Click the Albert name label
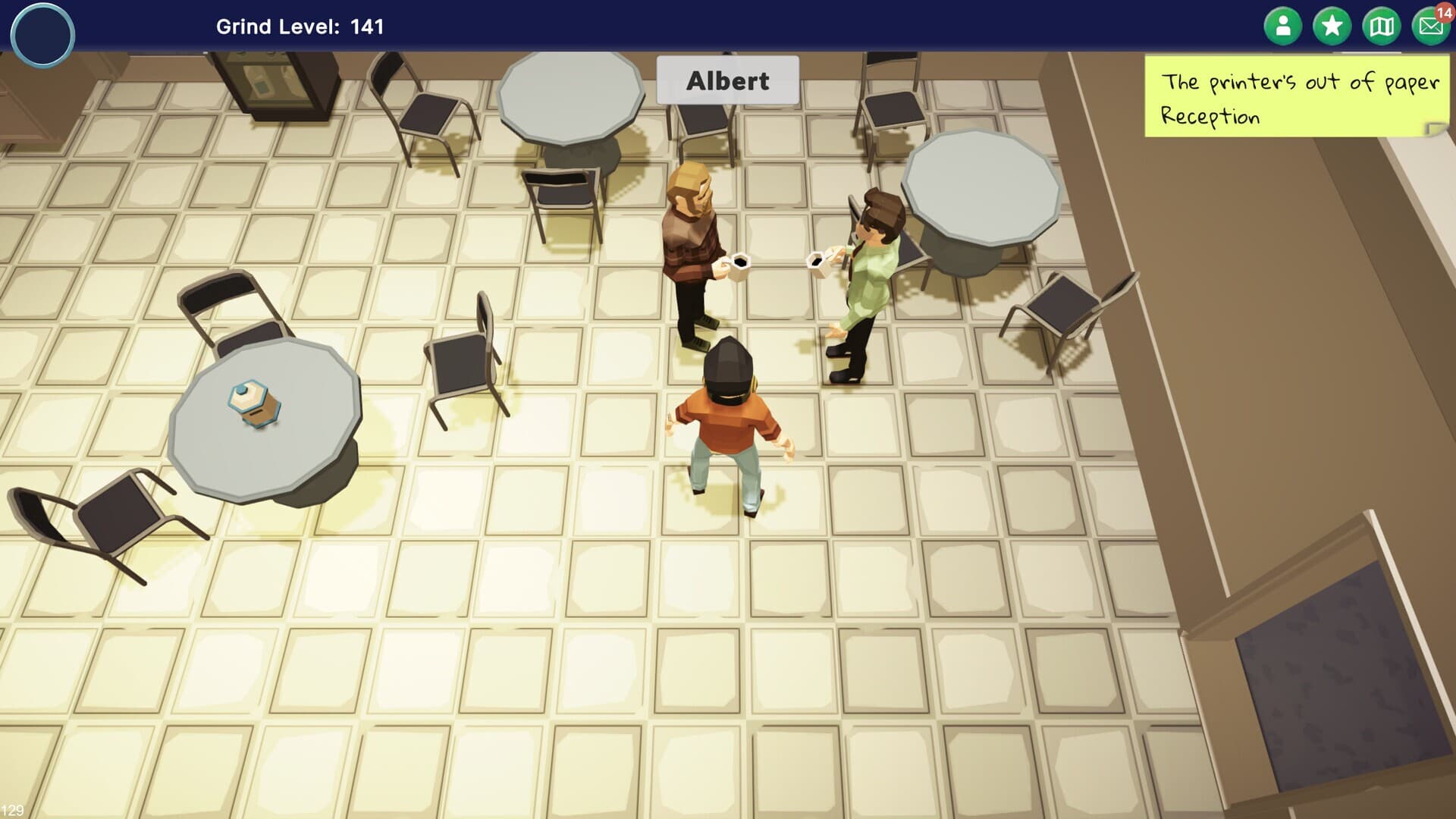Screen dimensions: 1456x819 [727, 80]
